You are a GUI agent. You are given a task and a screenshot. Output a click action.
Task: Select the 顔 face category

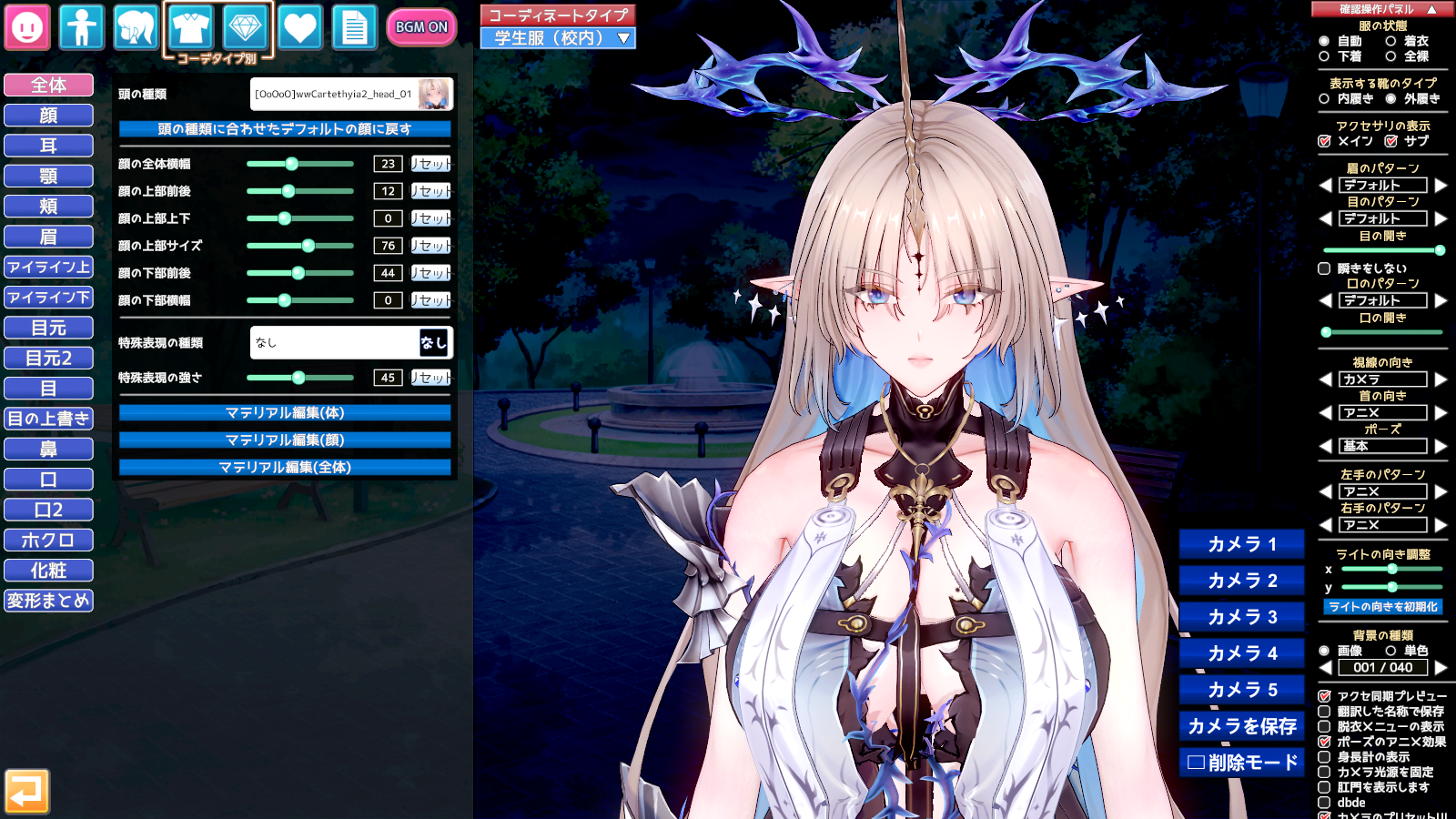click(x=49, y=116)
